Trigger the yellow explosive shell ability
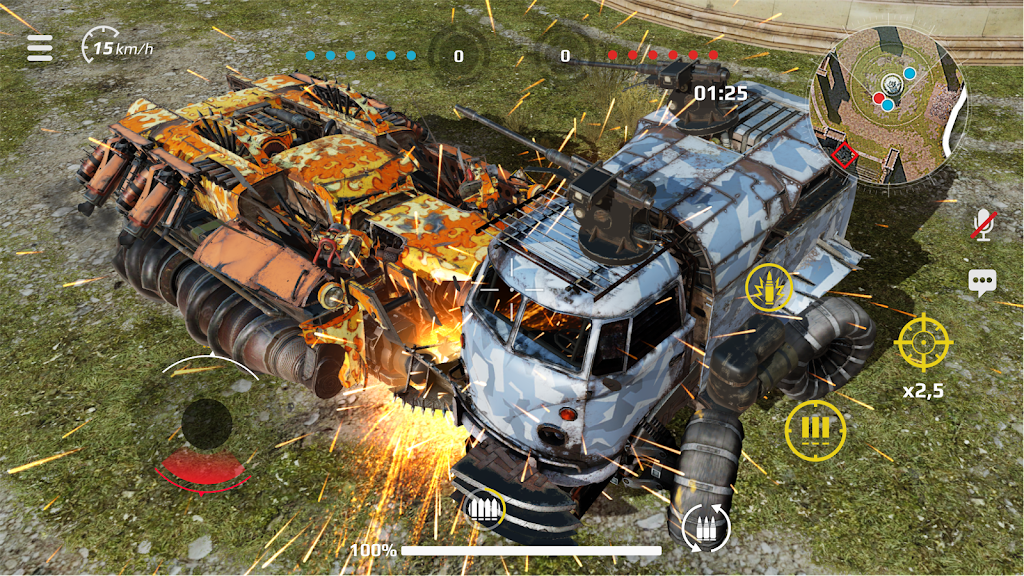The image size is (1024, 576). tap(769, 289)
